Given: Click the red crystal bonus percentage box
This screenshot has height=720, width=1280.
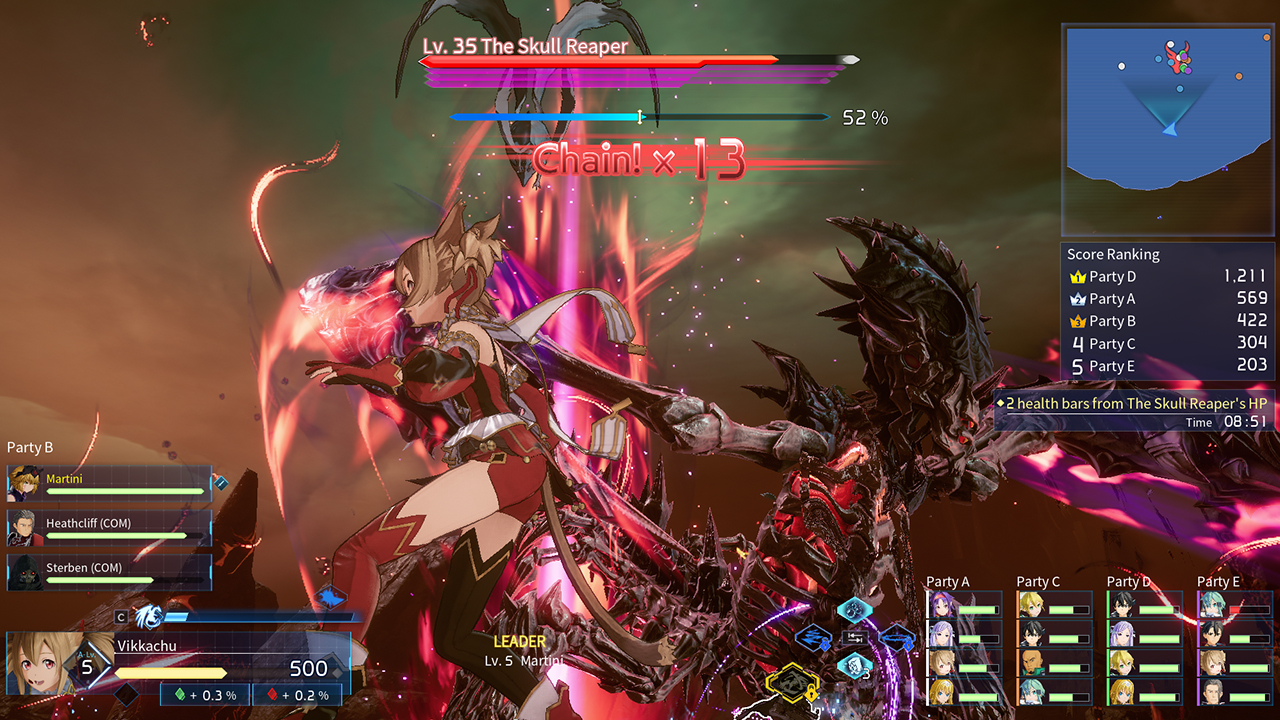Looking at the screenshot, I should [296, 695].
